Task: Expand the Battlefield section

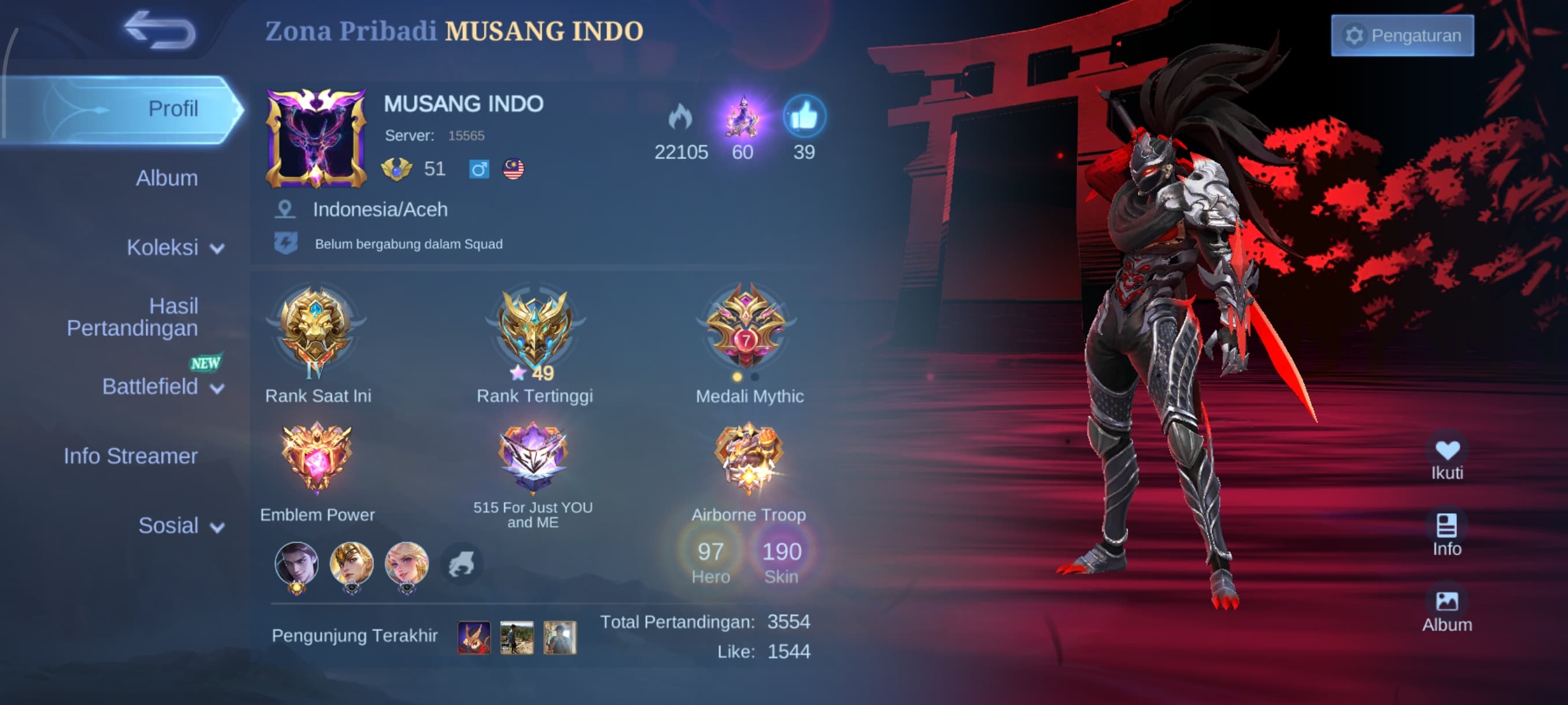Action: pos(162,387)
